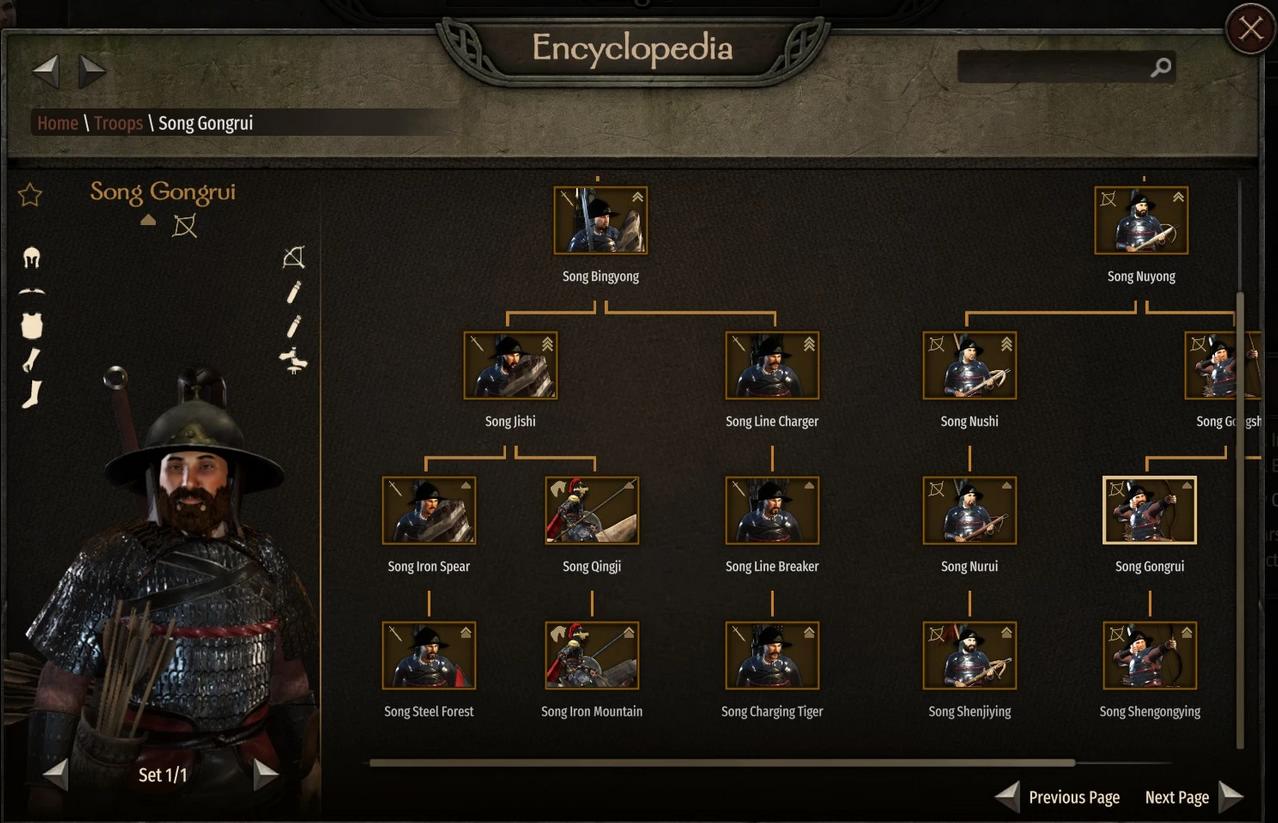Select the Song Bingyong troop portrait
The height and width of the screenshot is (823, 1278).
[x=600, y=220]
